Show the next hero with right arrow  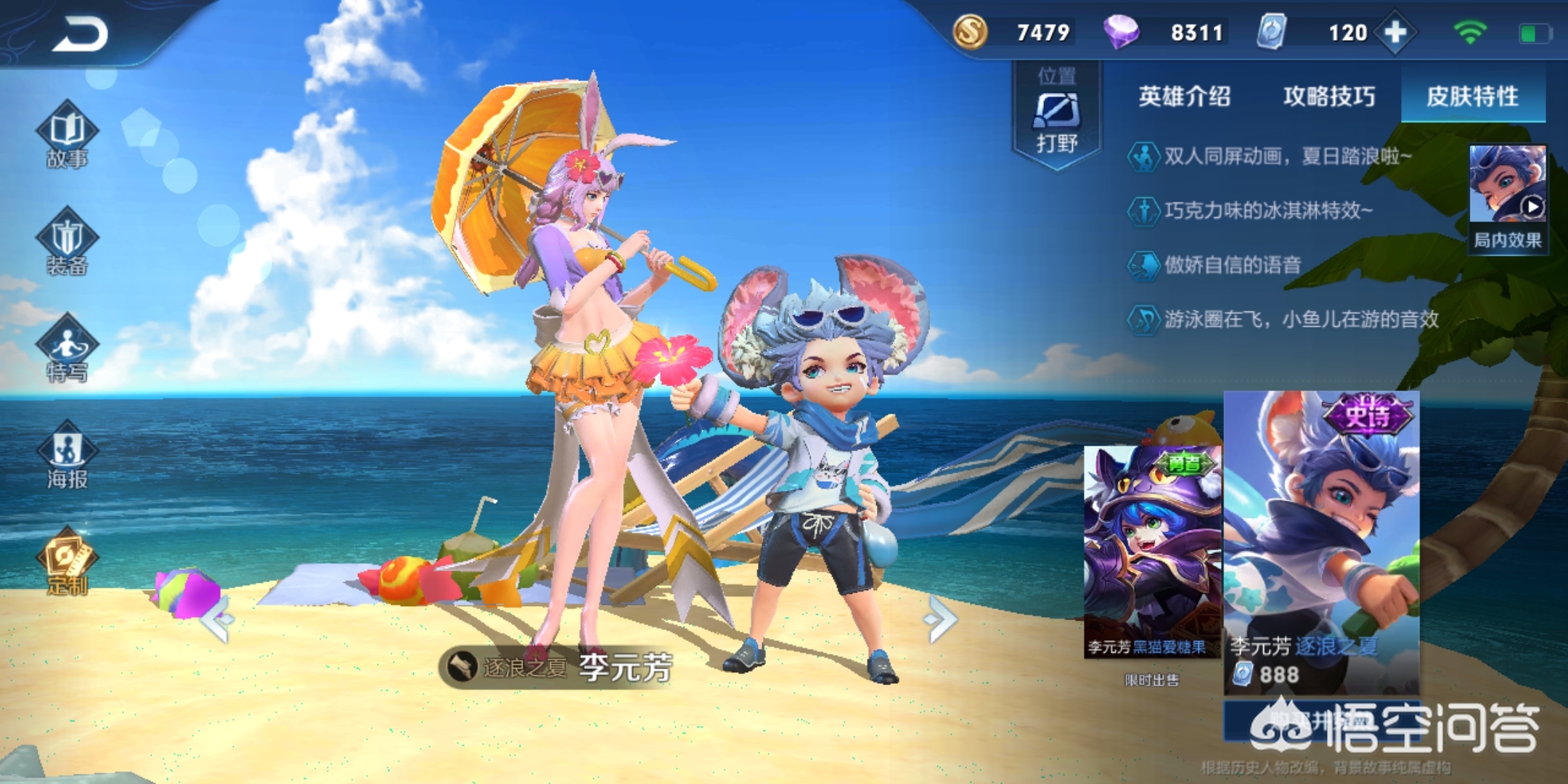(941, 619)
